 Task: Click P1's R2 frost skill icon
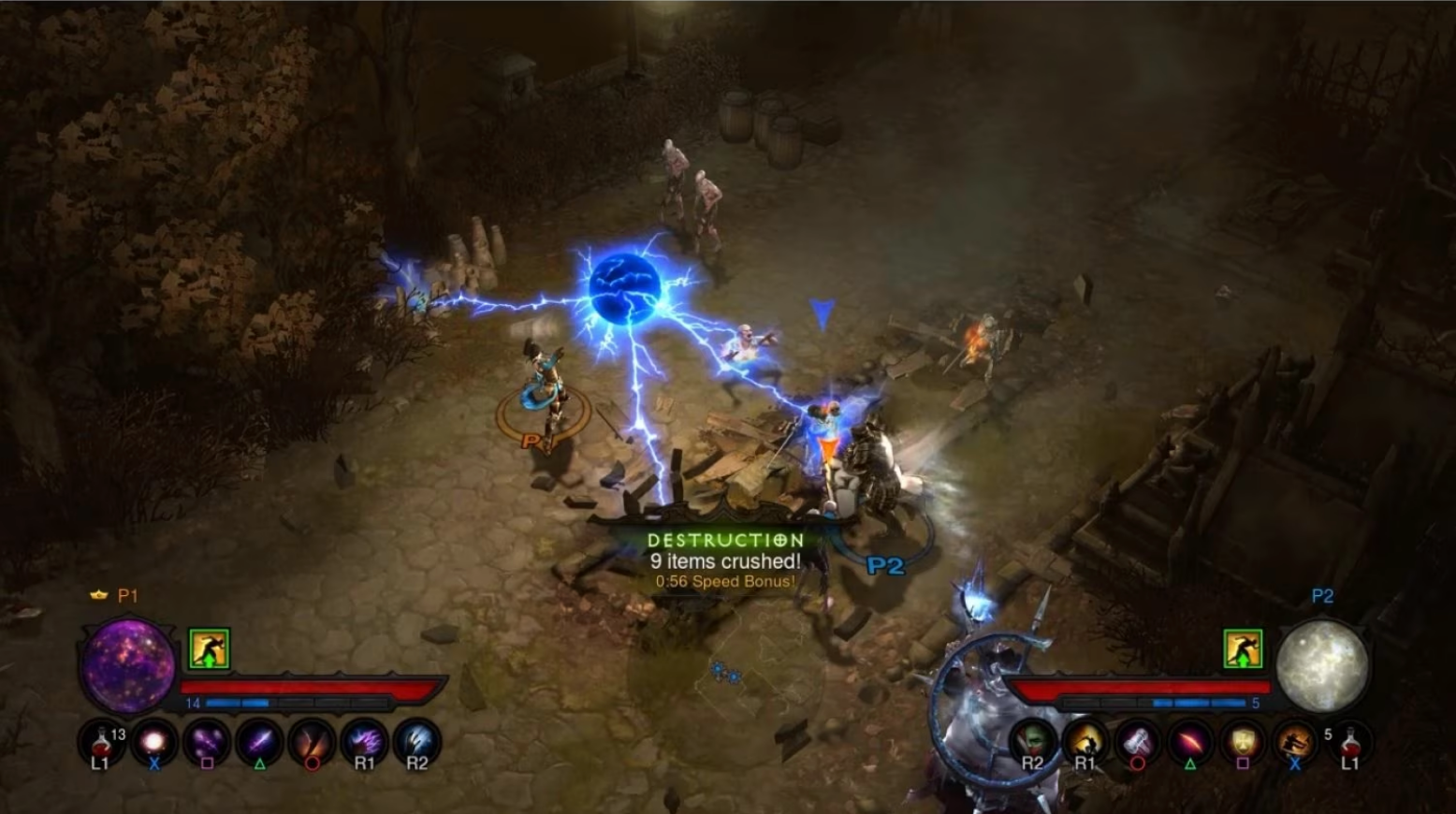[x=414, y=742]
